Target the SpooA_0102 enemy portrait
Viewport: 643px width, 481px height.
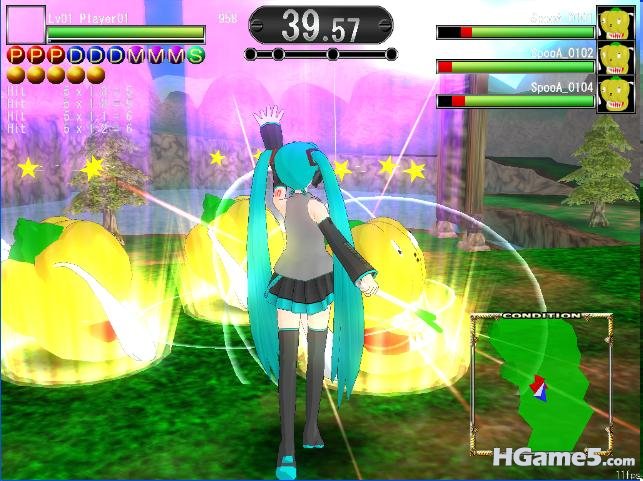pos(613,59)
